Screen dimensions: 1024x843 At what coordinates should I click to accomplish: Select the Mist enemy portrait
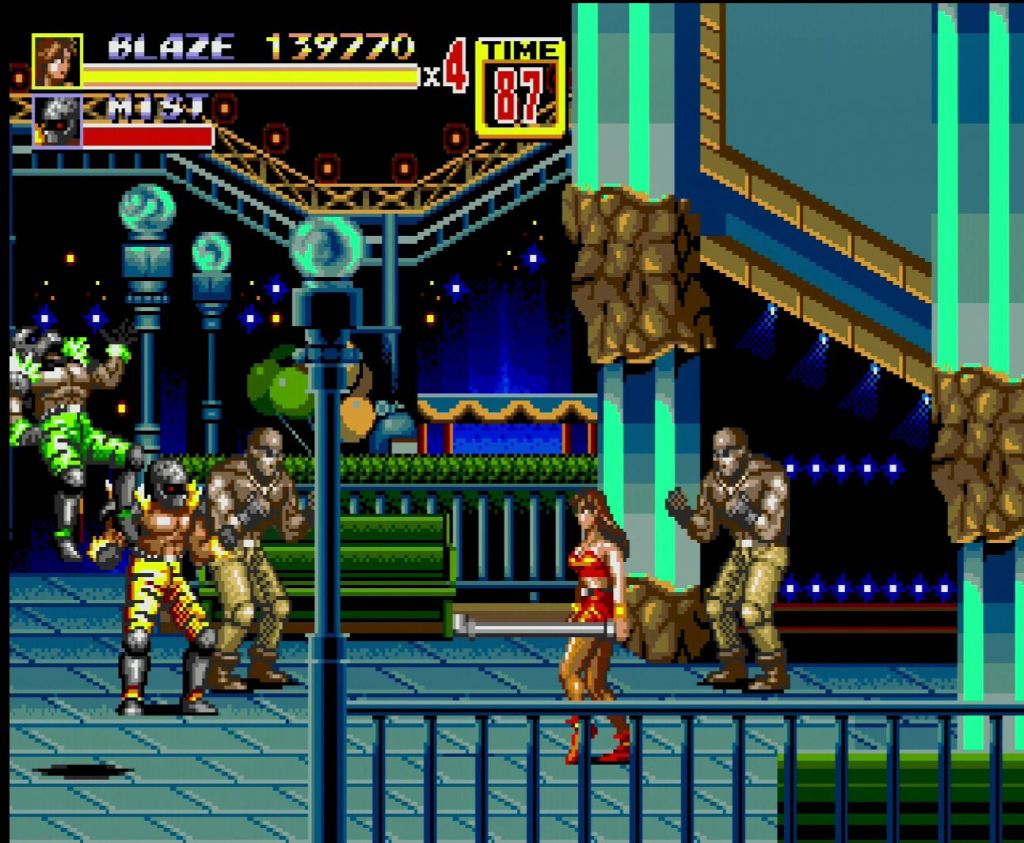56,121
